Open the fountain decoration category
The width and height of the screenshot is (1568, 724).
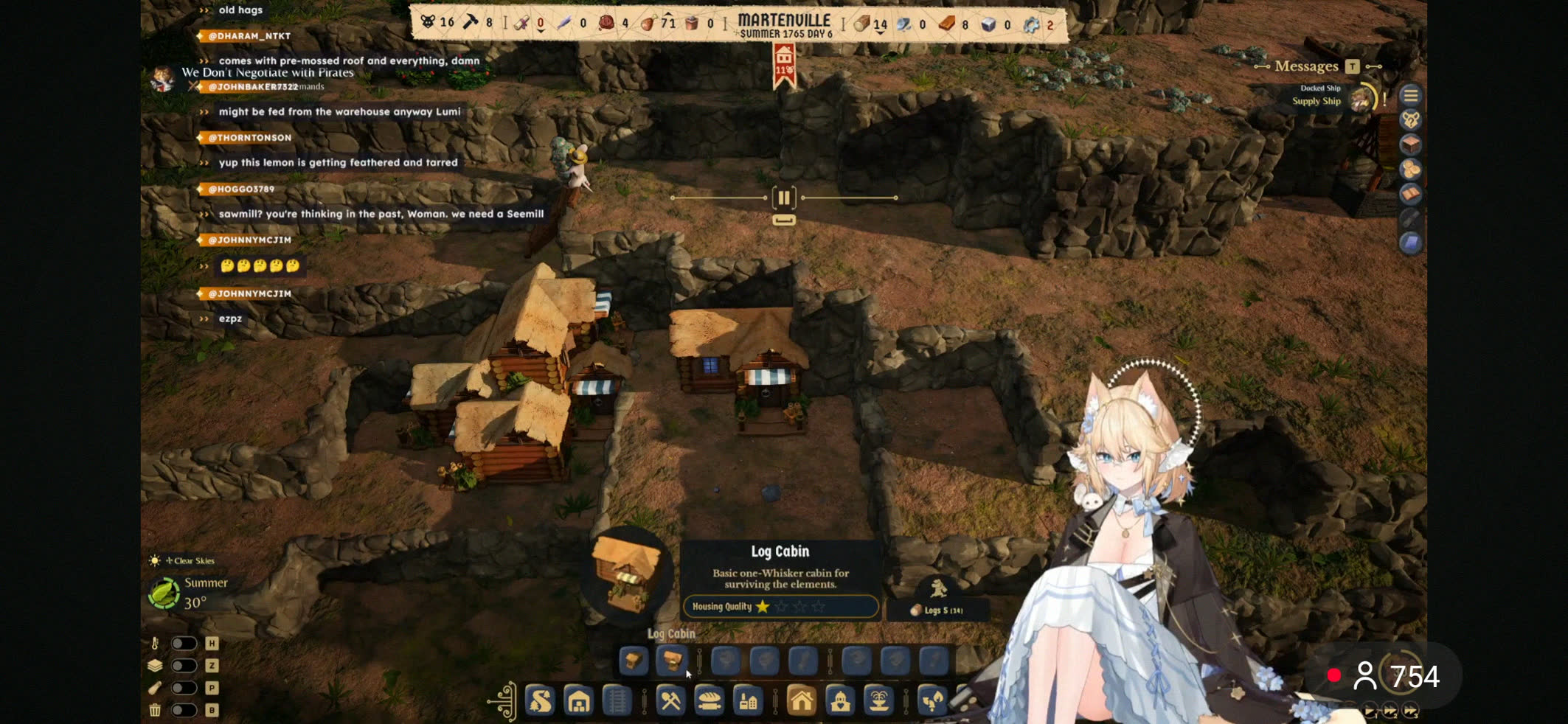click(878, 700)
